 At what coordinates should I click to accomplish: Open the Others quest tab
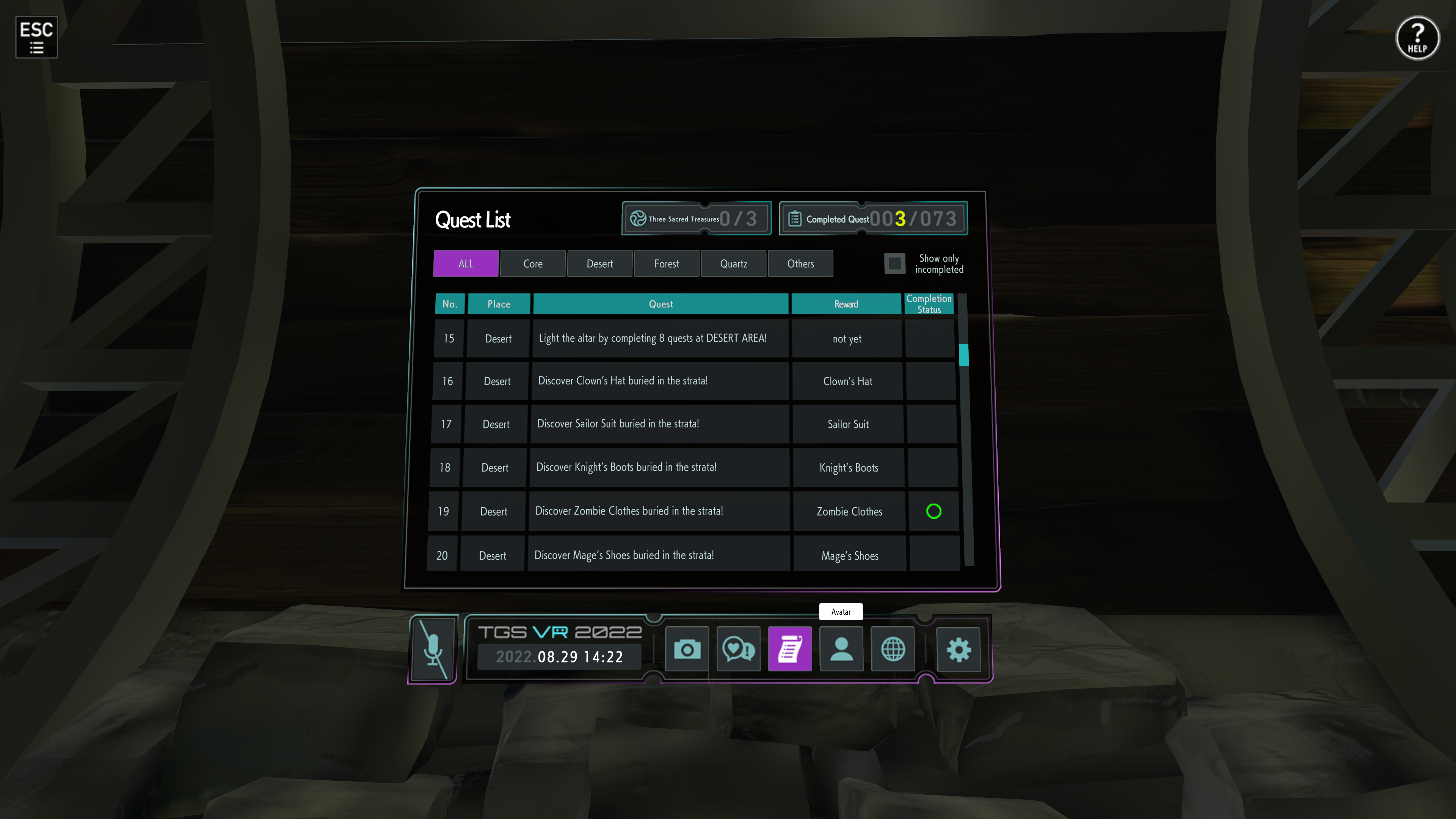(x=800, y=264)
